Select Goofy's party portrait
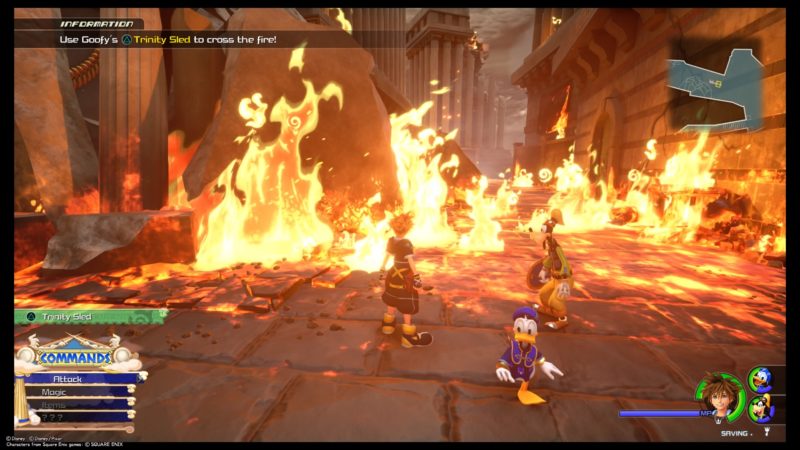Screen dimensions: 800x450 click(761, 408)
